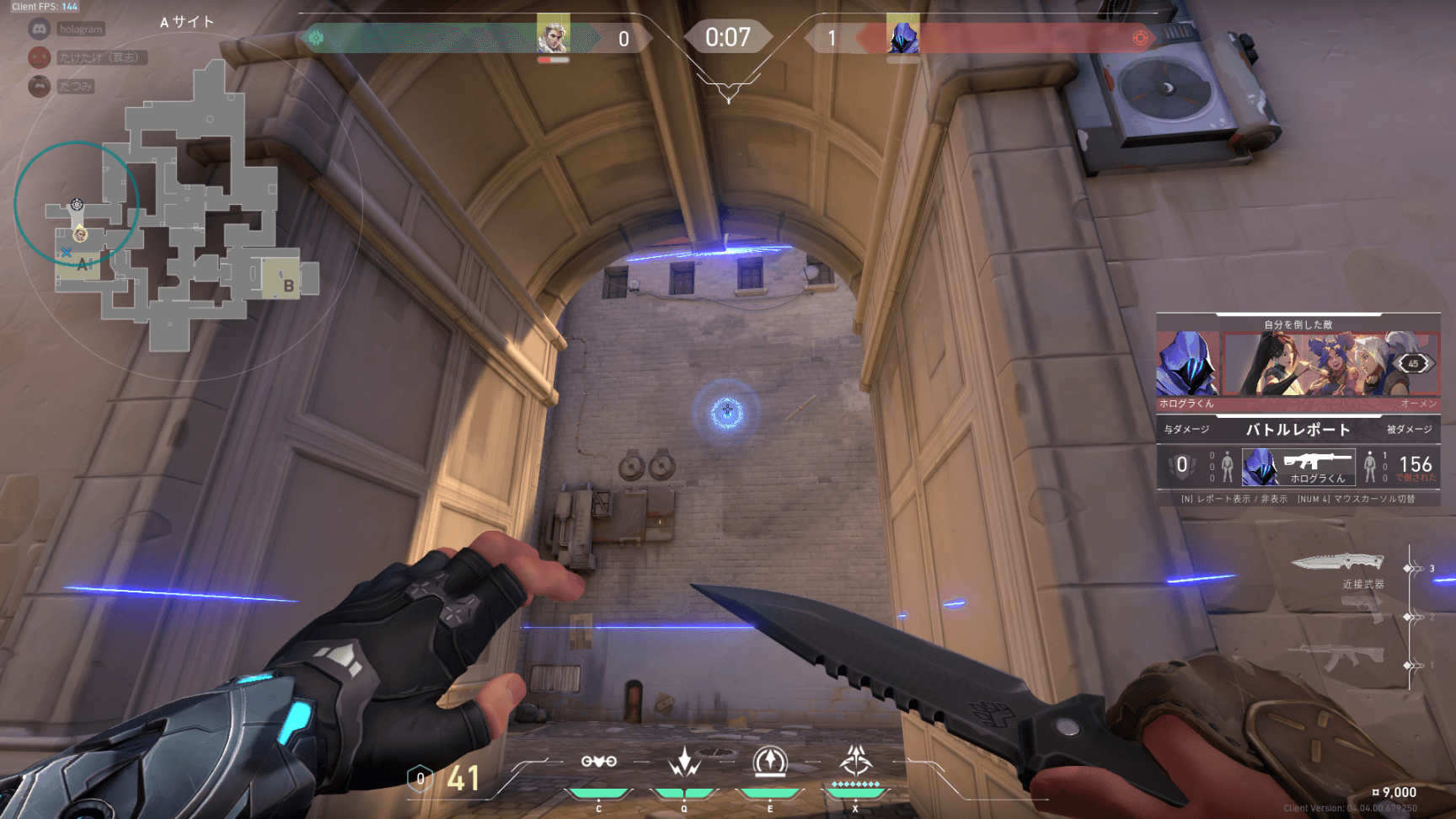Click the B site marker on minimap

[x=288, y=286]
